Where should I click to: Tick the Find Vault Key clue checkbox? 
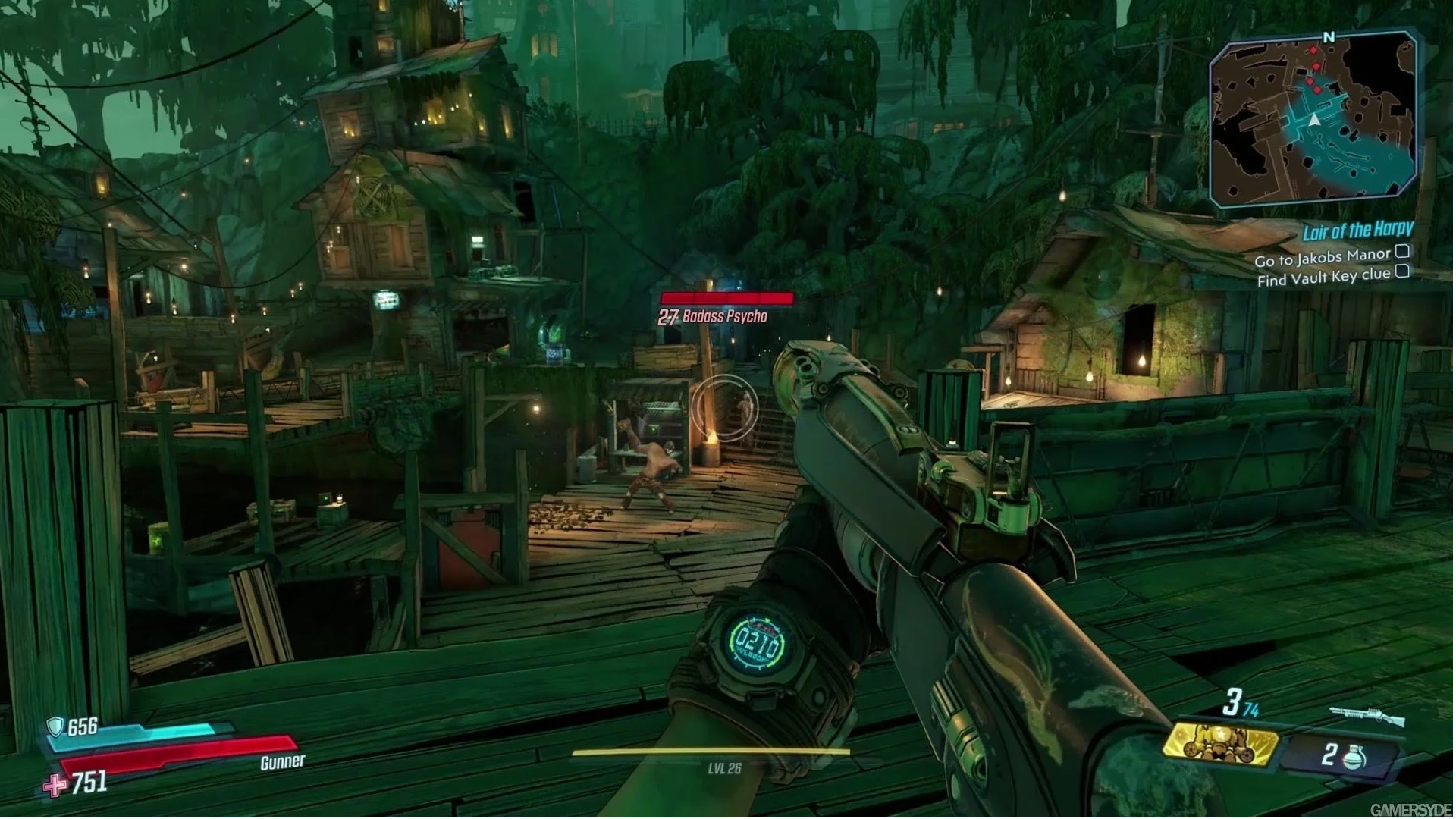(1403, 271)
